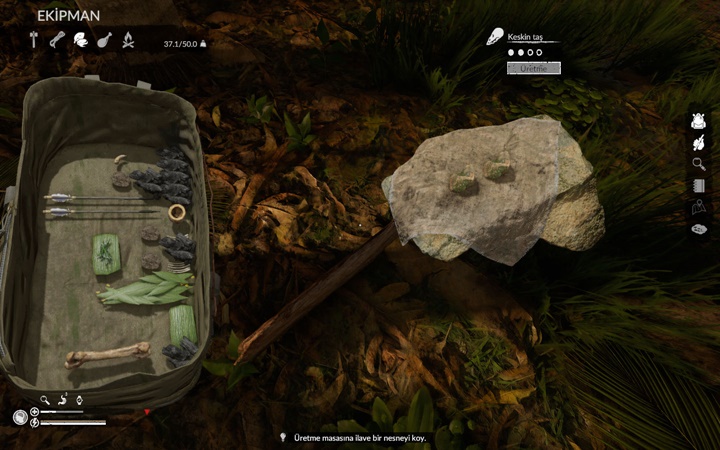This screenshot has height=450, width=720.
Task: Switch to the rope materials category
Action: click(x=57, y=40)
